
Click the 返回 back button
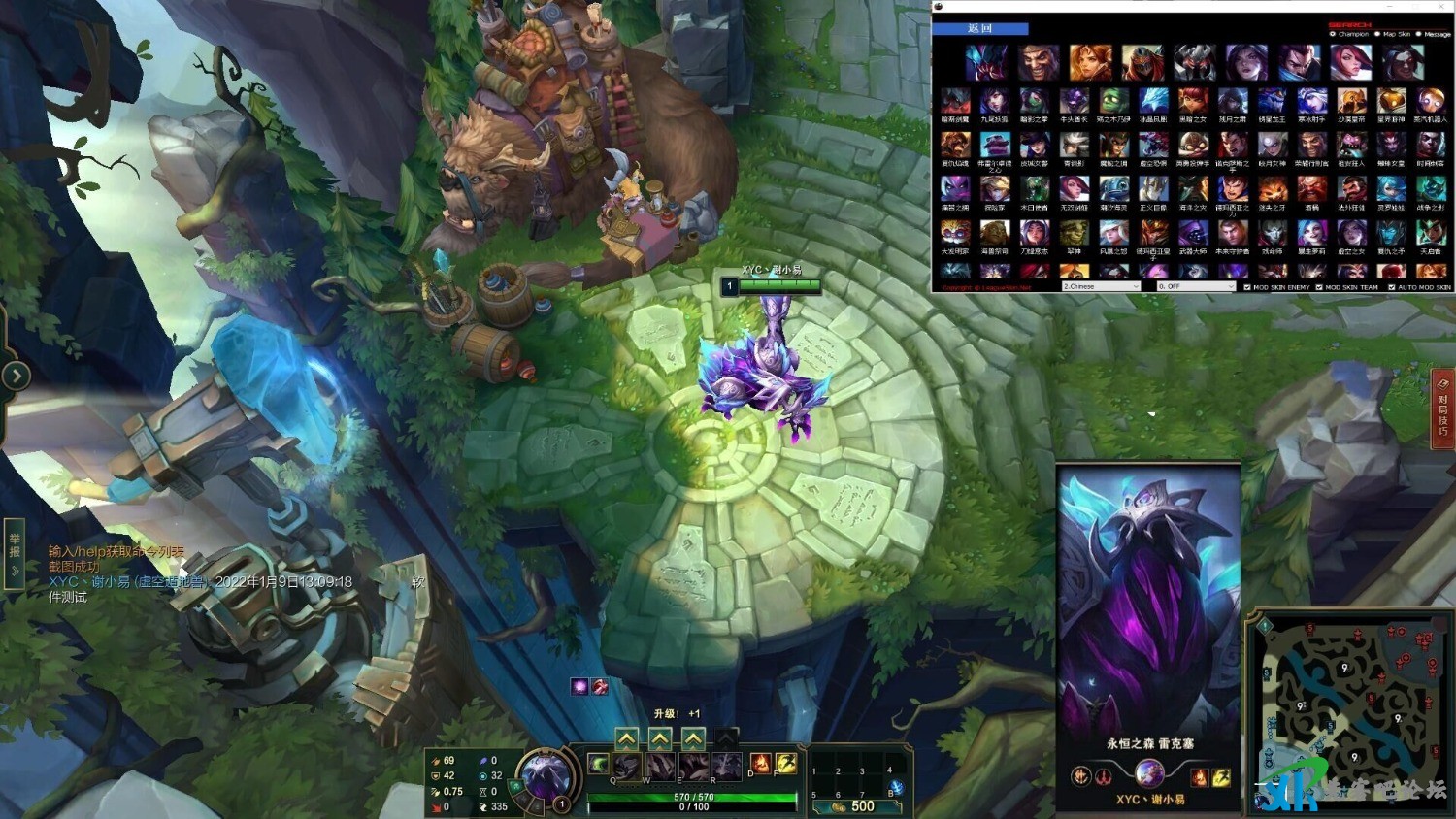coord(982,28)
